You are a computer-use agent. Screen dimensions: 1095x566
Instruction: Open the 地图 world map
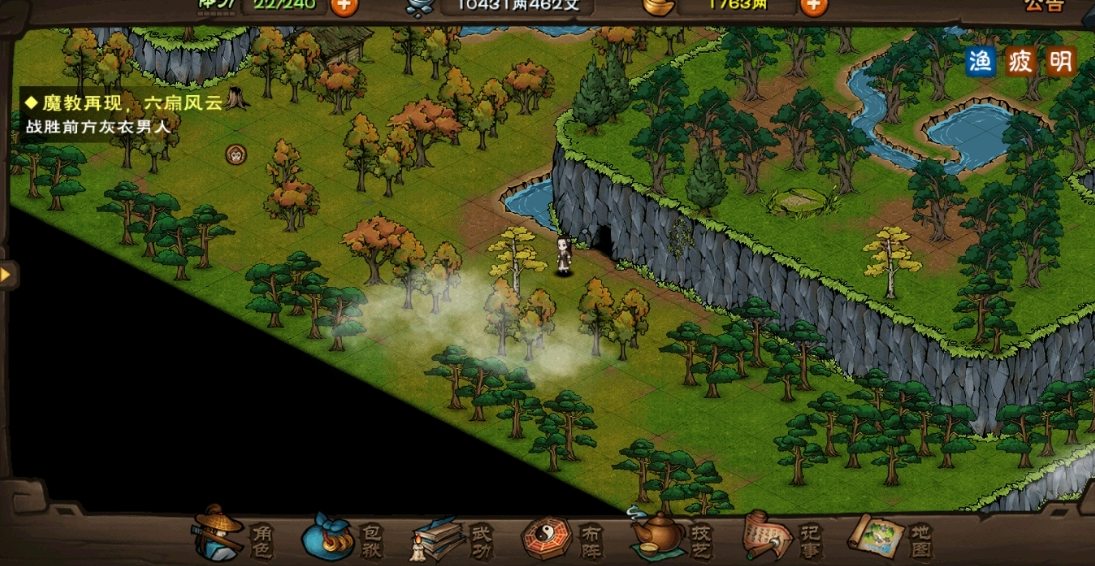888,537
